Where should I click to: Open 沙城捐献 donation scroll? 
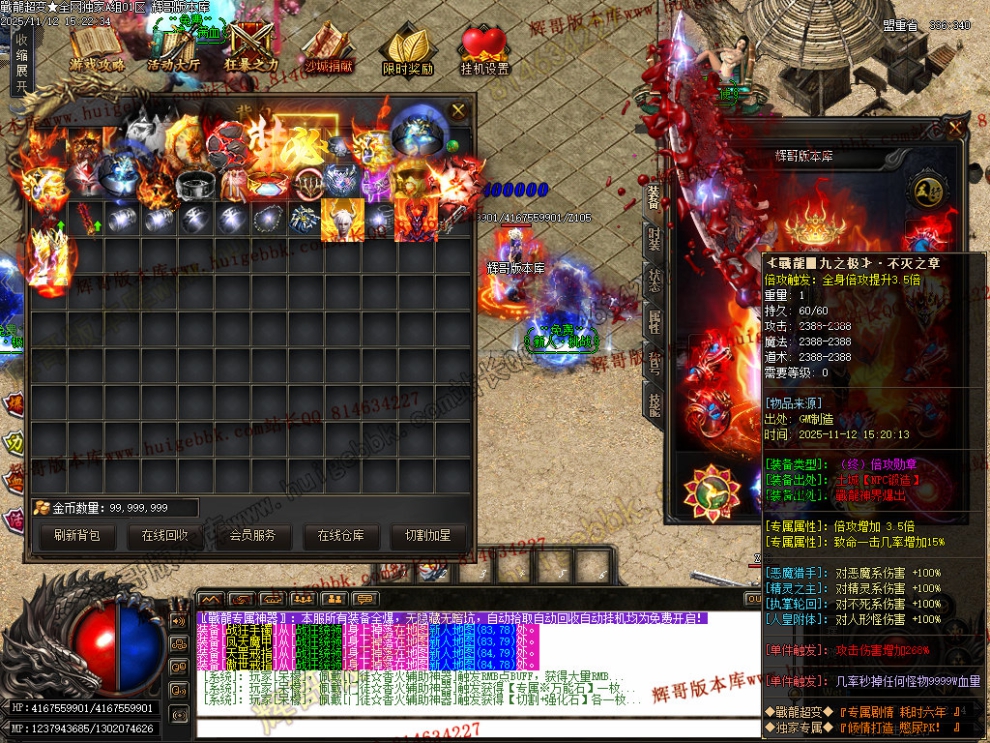point(328,51)
